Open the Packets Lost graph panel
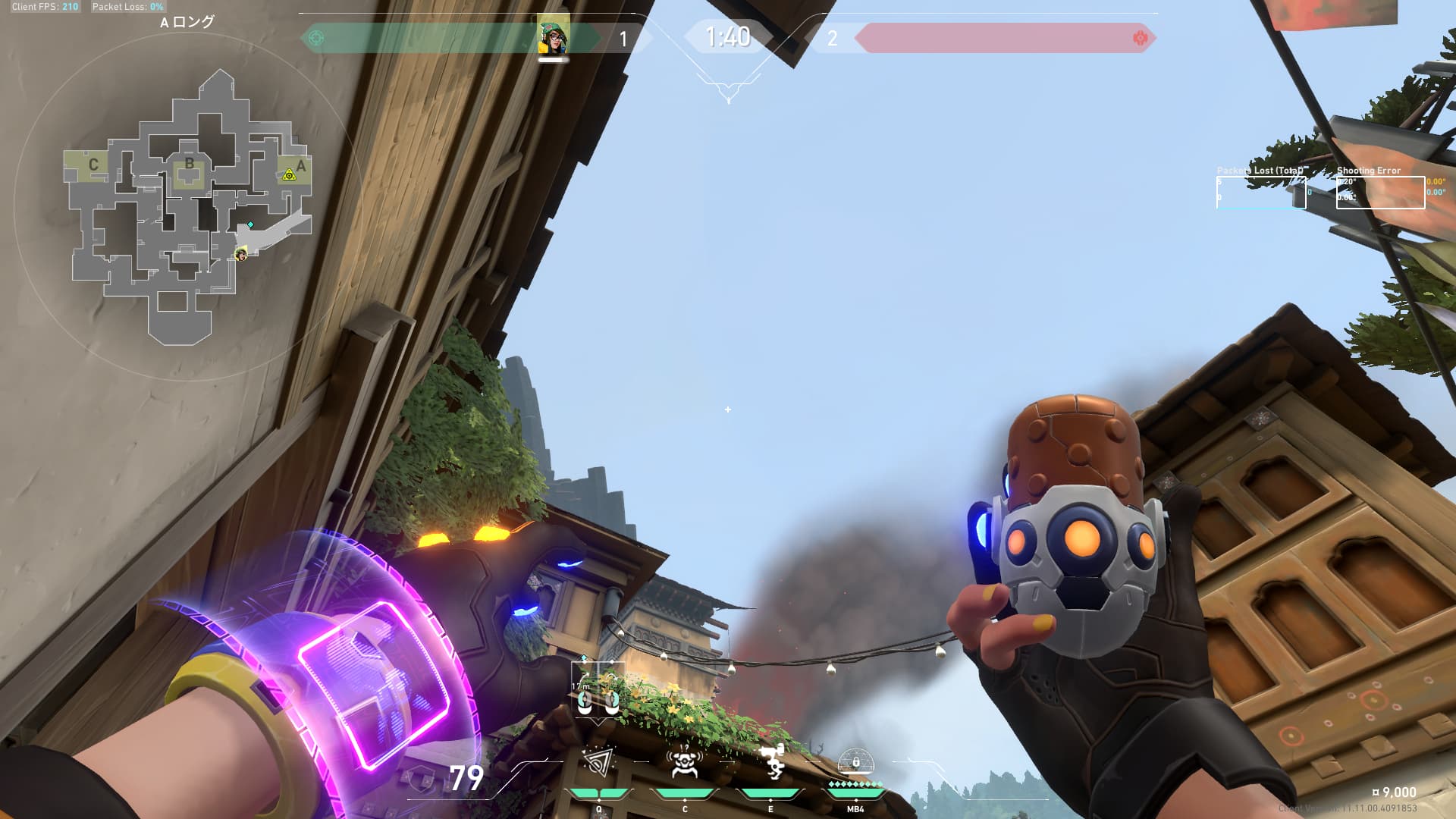This screenshot has height=819, width=1456. (1260, 192)
